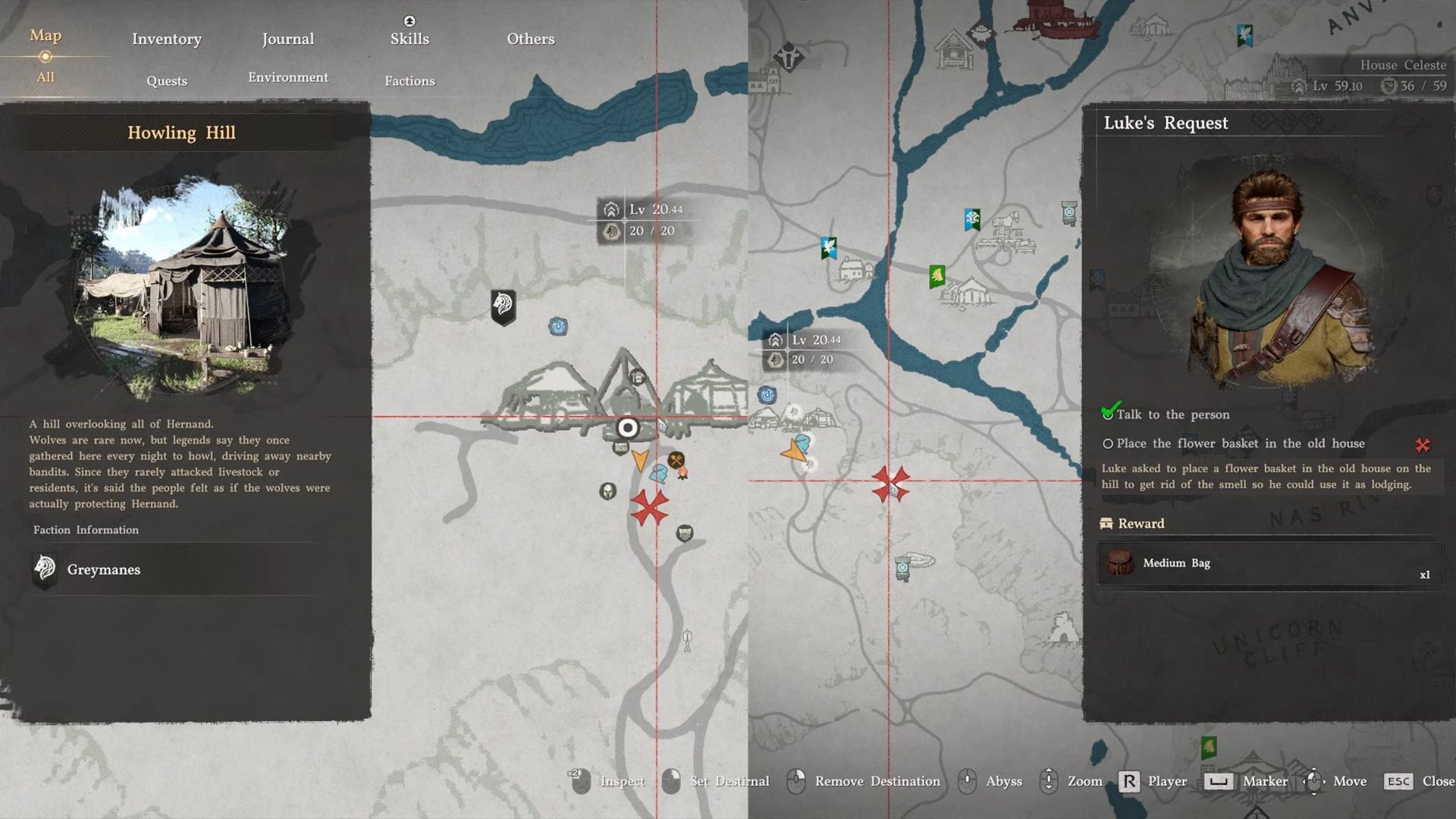Click the Greymanes wolf shield map marker
The image size is (1456, 819).
[x=503, y=306]
